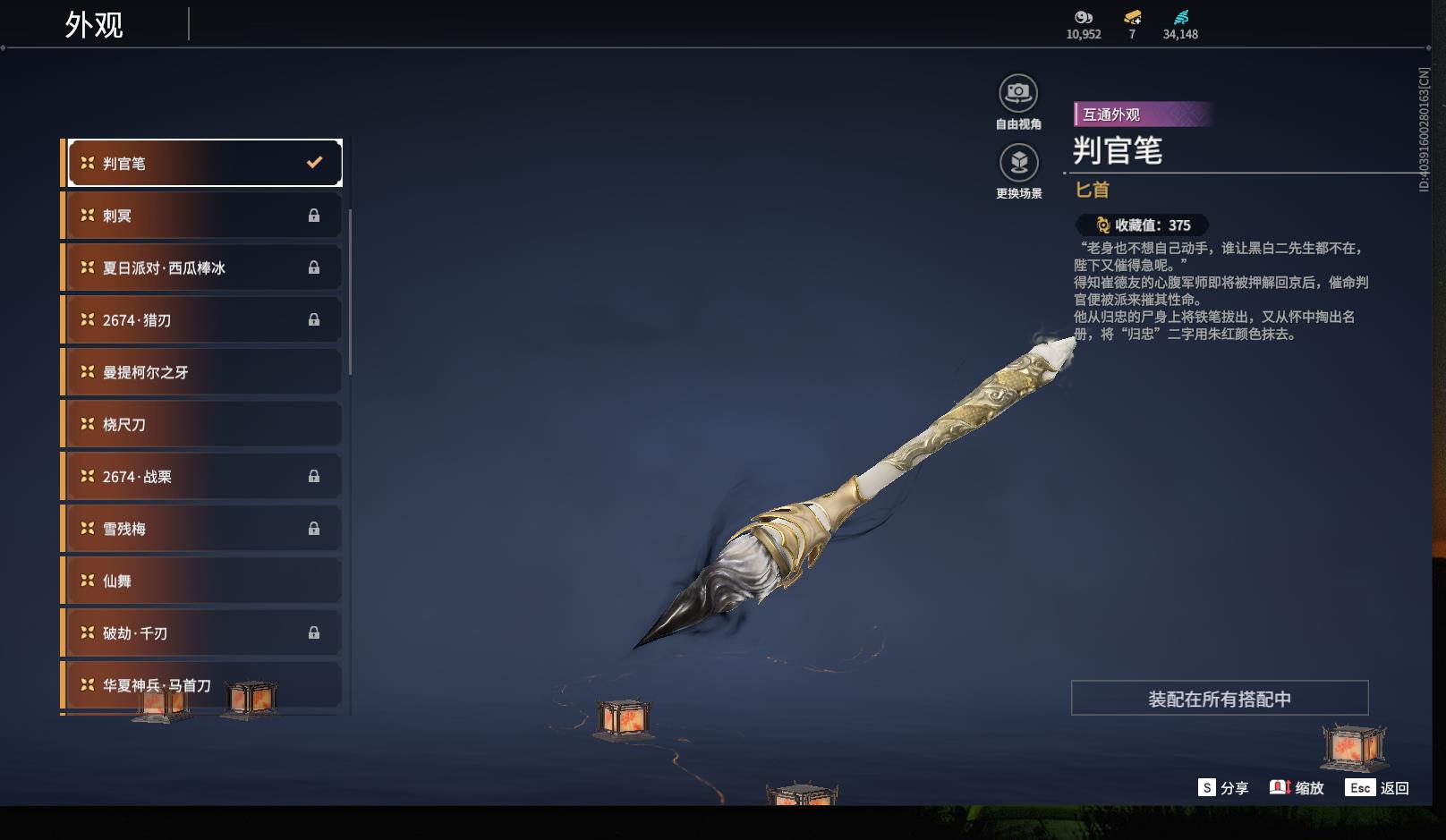1446x840 pixels.
Task: Choose the locked 刺冥 skin
Action: (204, 216)
